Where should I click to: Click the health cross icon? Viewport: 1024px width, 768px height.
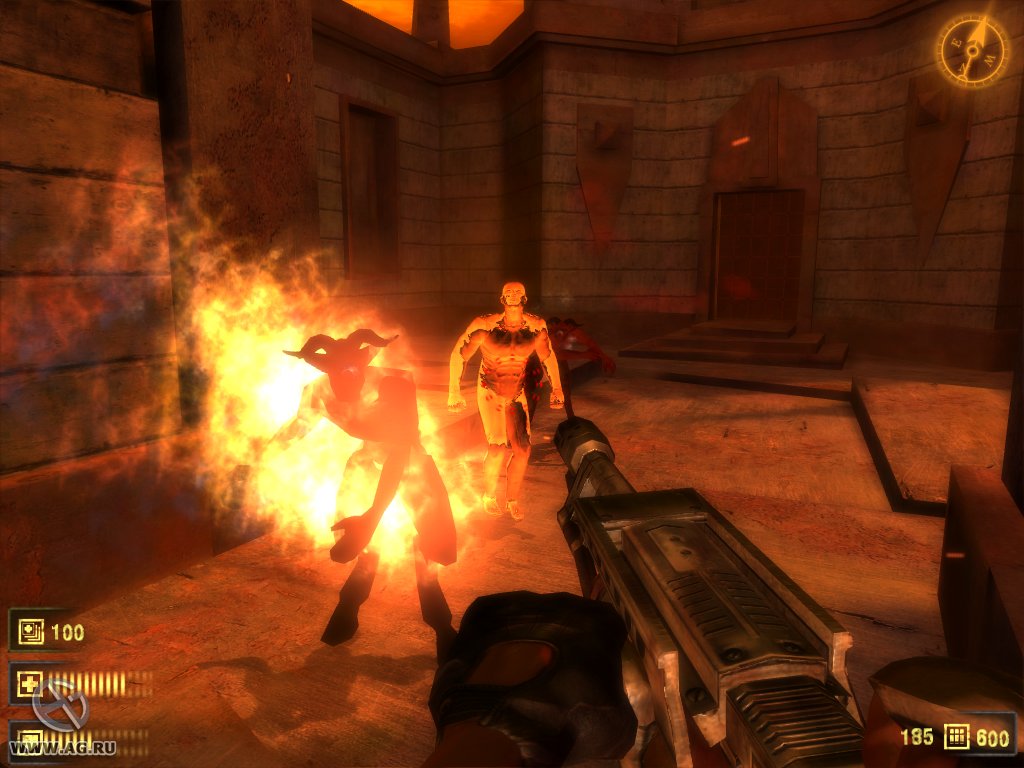[28, 685]
